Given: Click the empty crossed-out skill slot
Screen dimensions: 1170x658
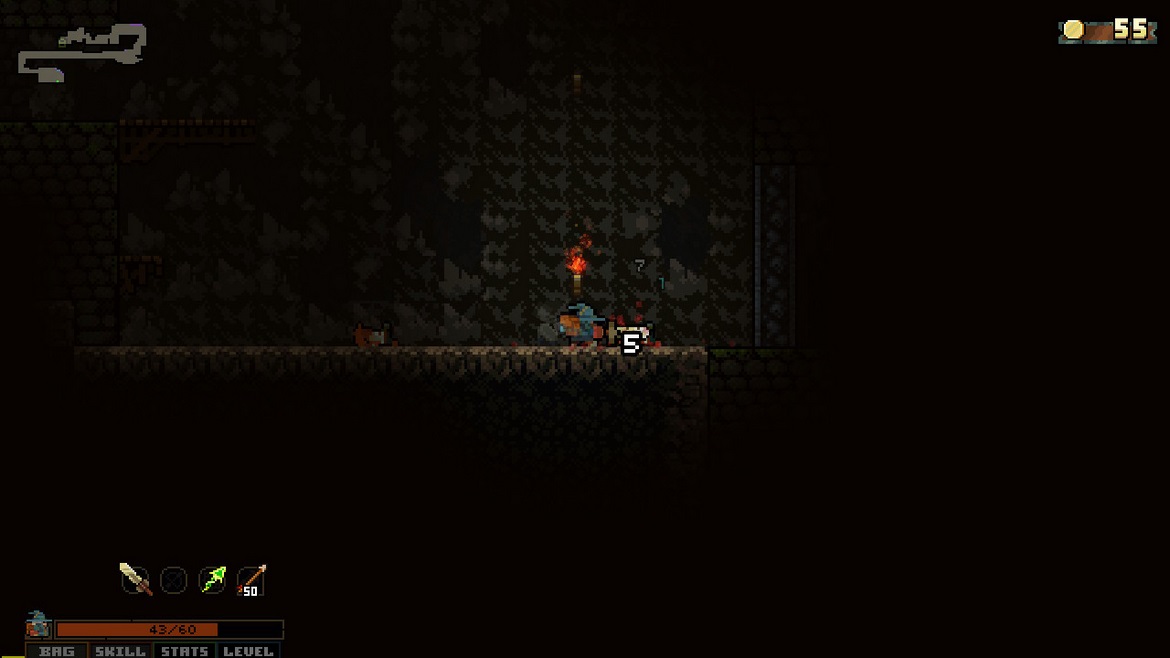Looking at the screenshot, I should 174,580.
